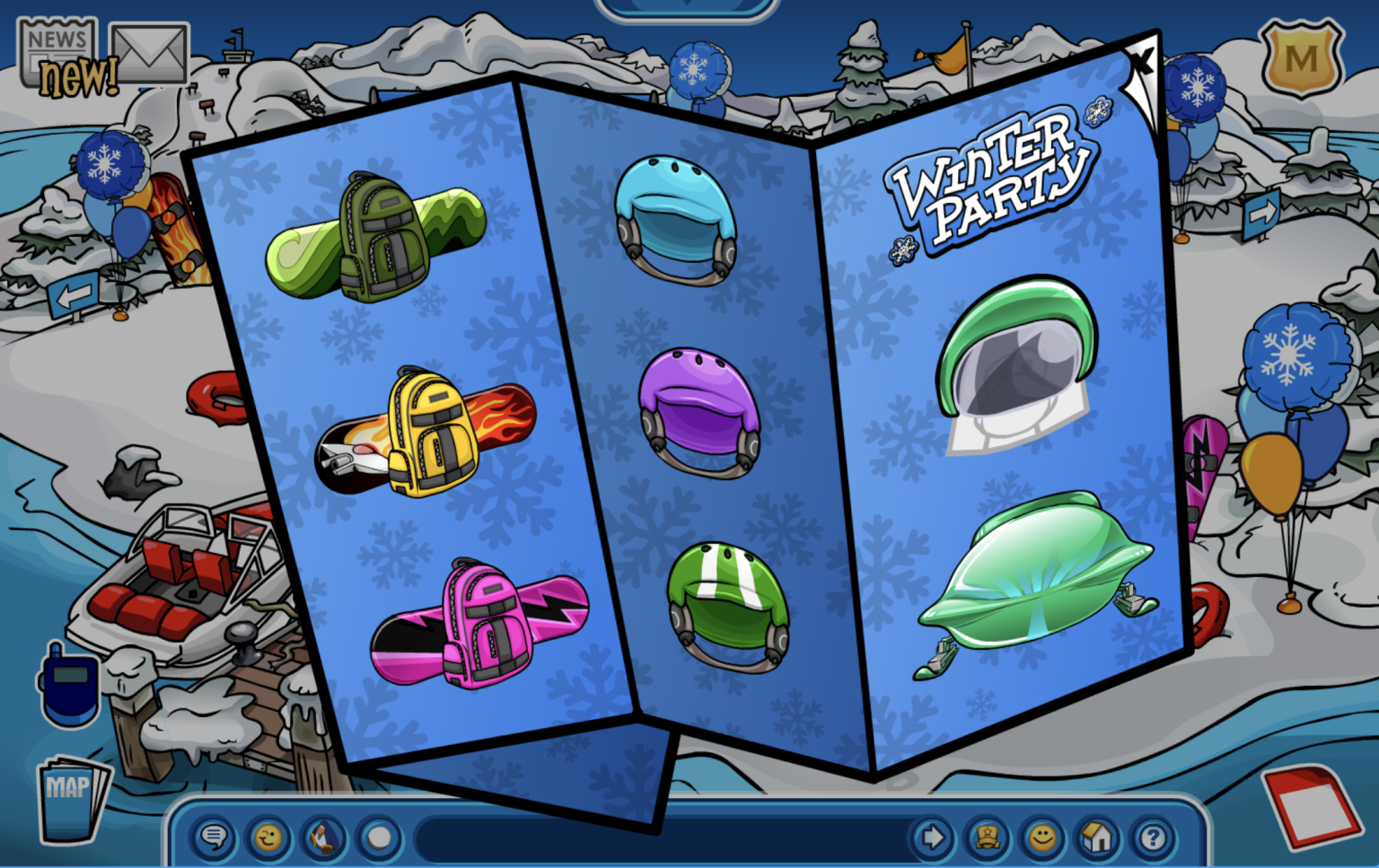Open the moderator badge in the toolbar
The width and height of the screenshot is (1379, 868).
pyautogui.click(x=988, y=838)
